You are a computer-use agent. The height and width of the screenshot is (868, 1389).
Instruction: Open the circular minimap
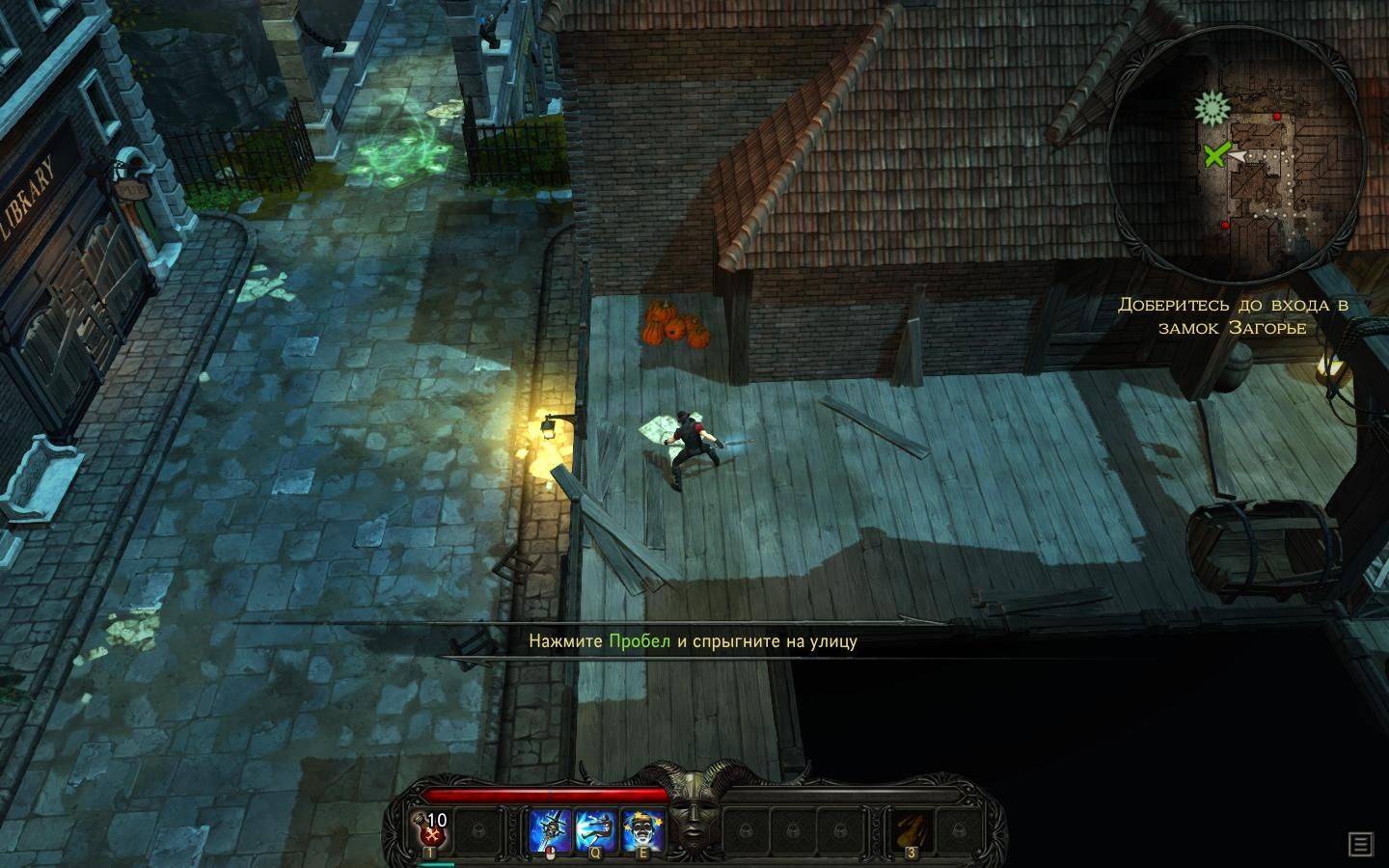[1237, 154]
